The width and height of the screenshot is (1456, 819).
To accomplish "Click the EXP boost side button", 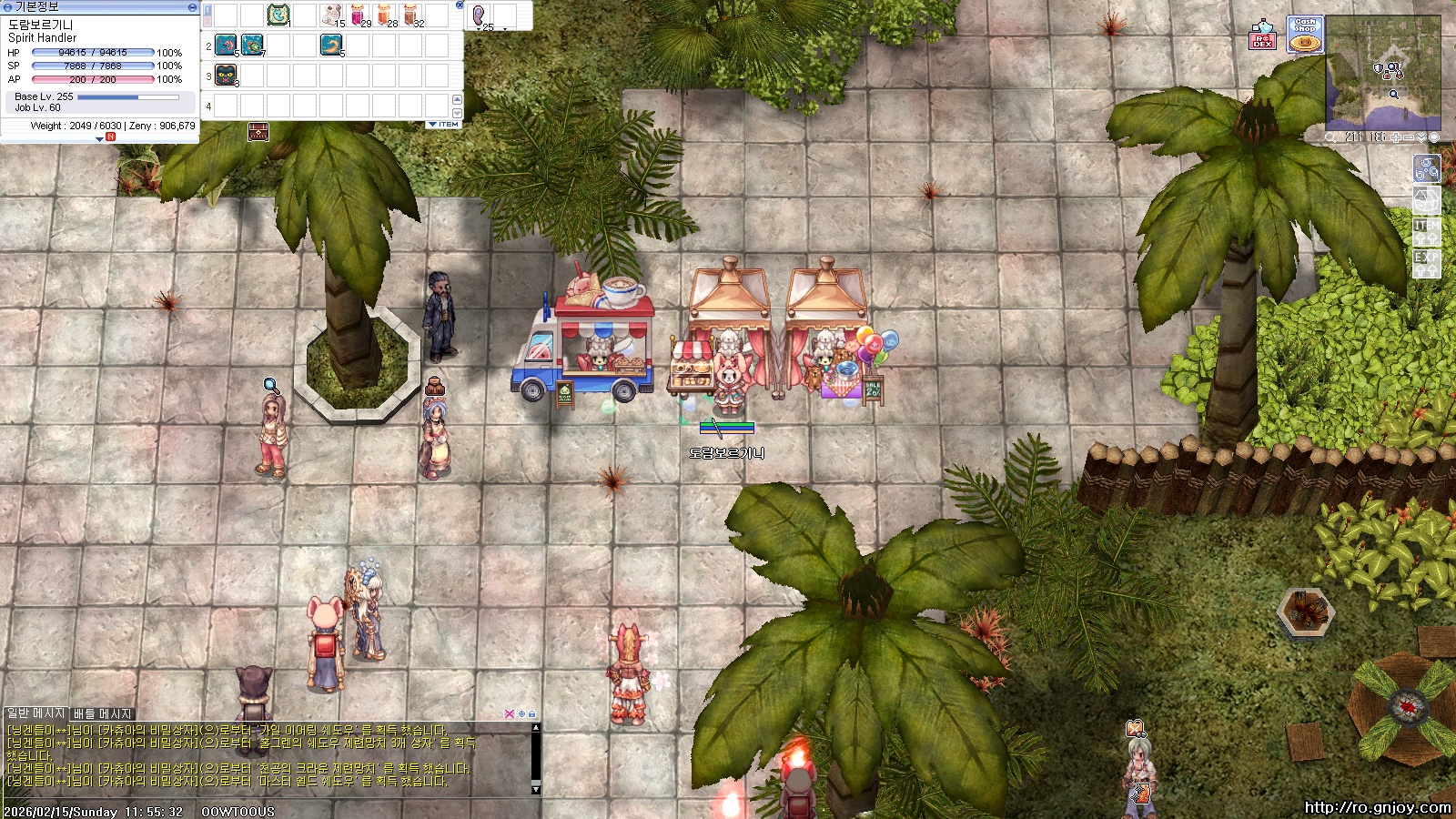I will [1426, 262].
